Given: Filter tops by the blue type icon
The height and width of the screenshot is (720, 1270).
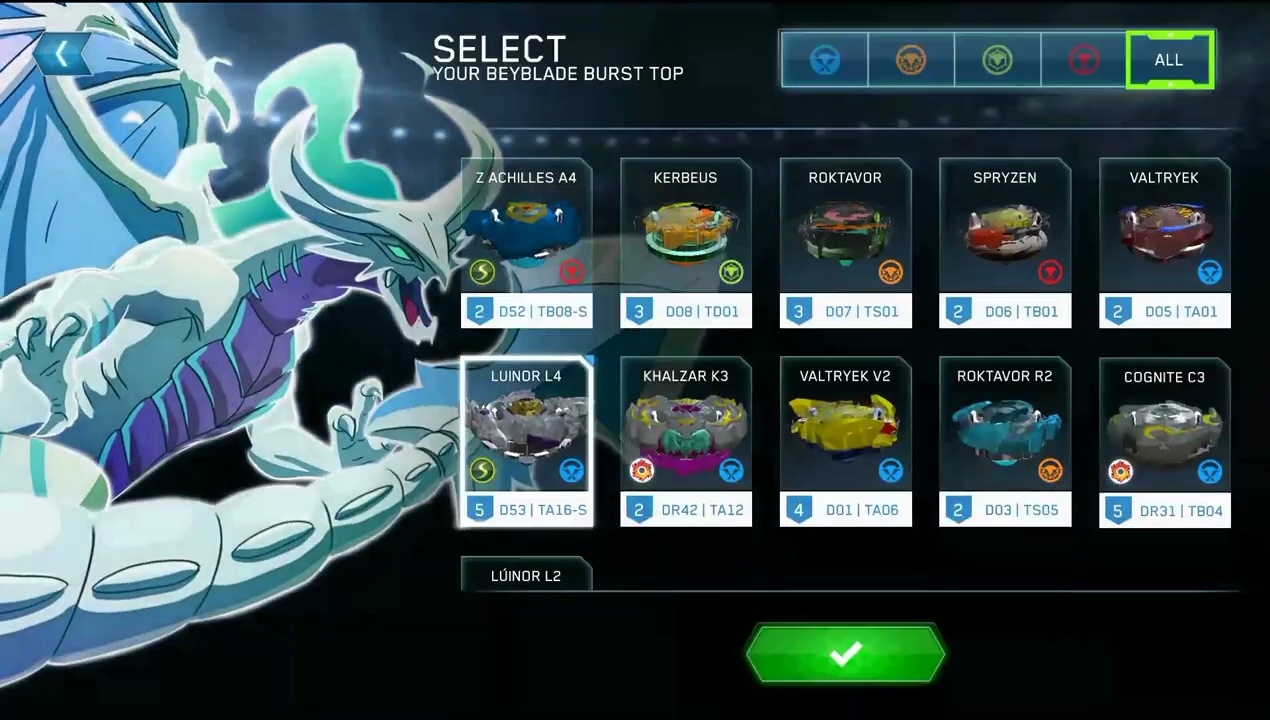Looking at the screenshot, I should pyautogui.click(x=824, y=60).
